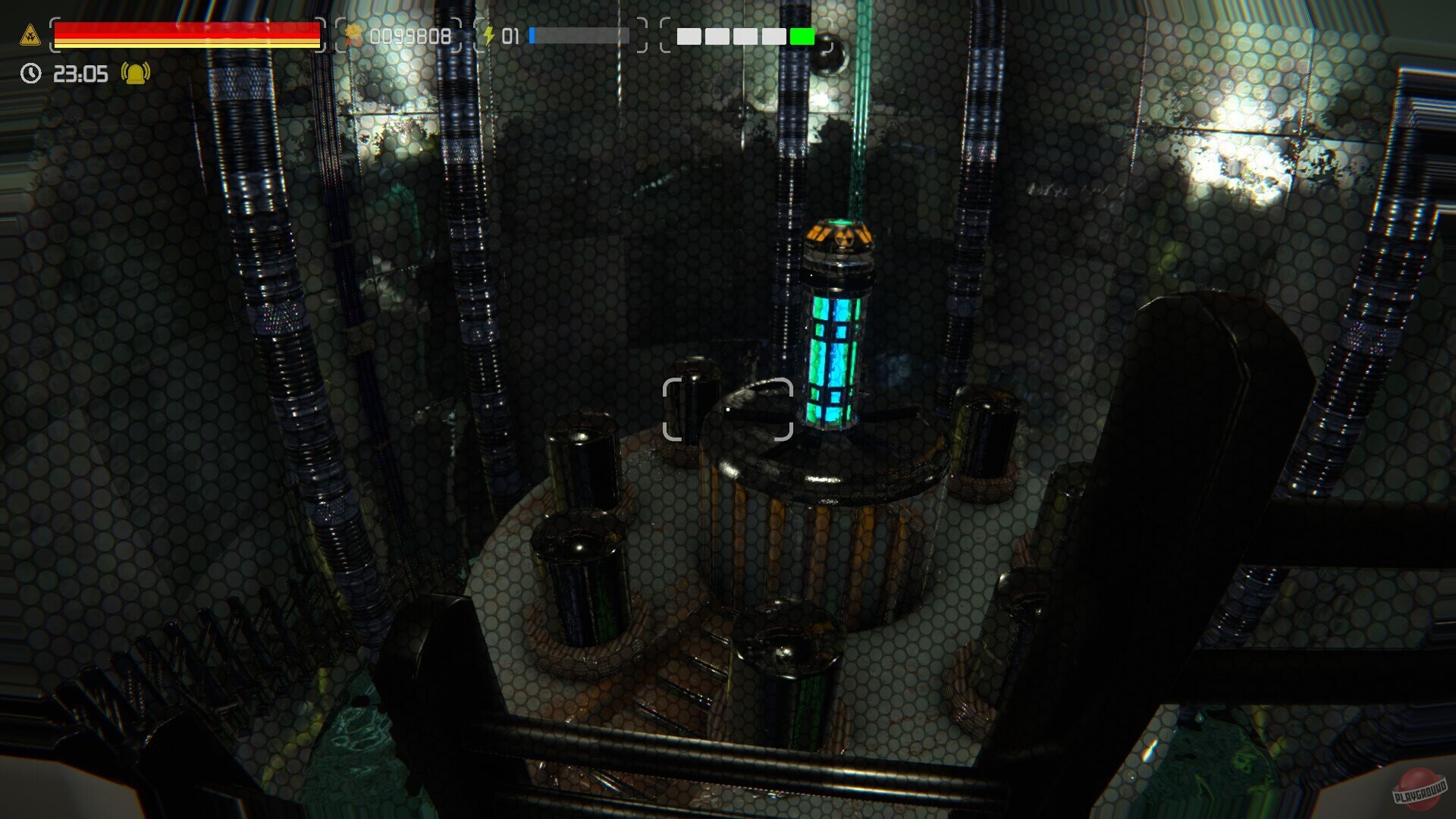Toggle the green segment in the item bar
The image size is (1456, 819).
(802, 34)
